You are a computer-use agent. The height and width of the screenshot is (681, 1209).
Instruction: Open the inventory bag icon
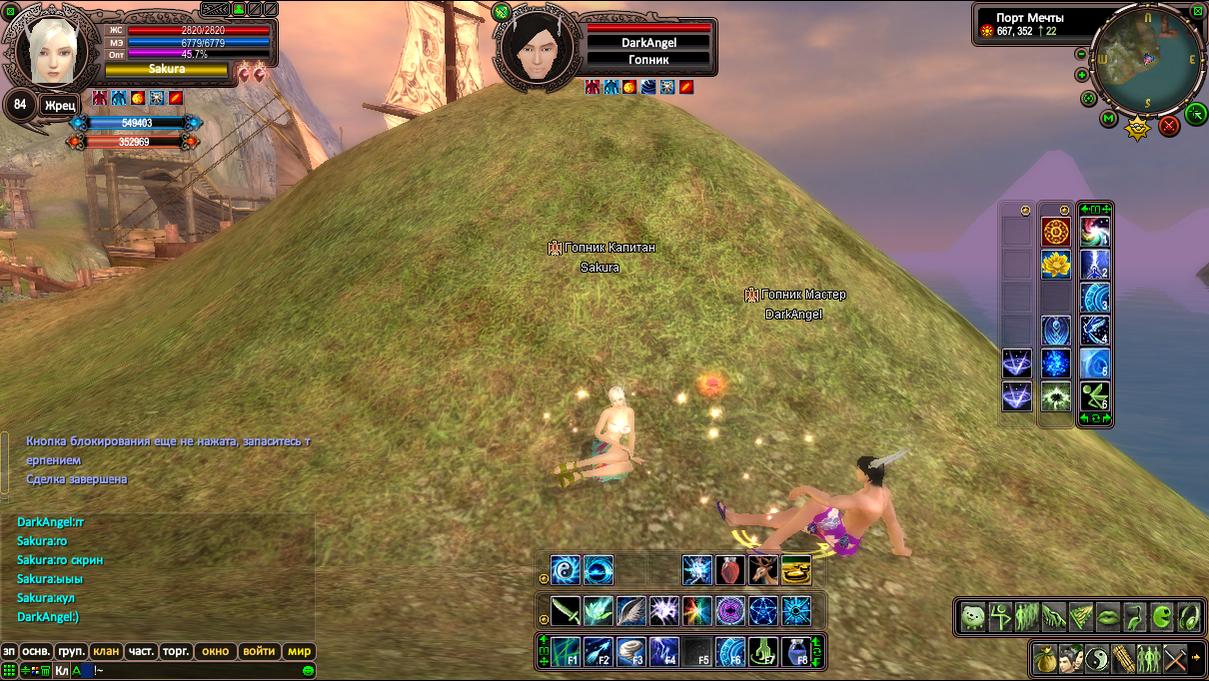(1045, 659)
